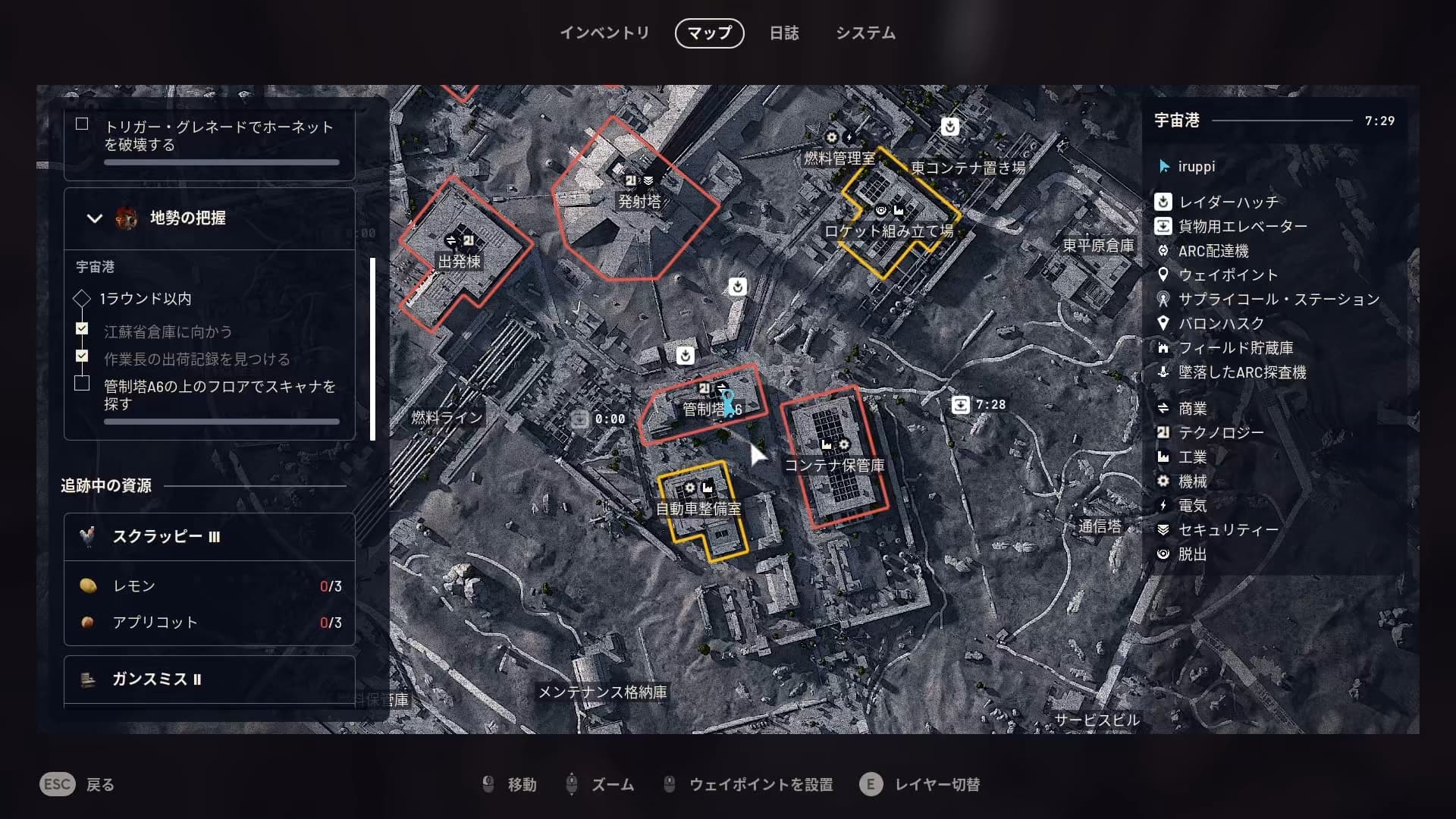Select the ロケット組み立て場 map location
The image size is (1456, 819).
pos(889,231)
